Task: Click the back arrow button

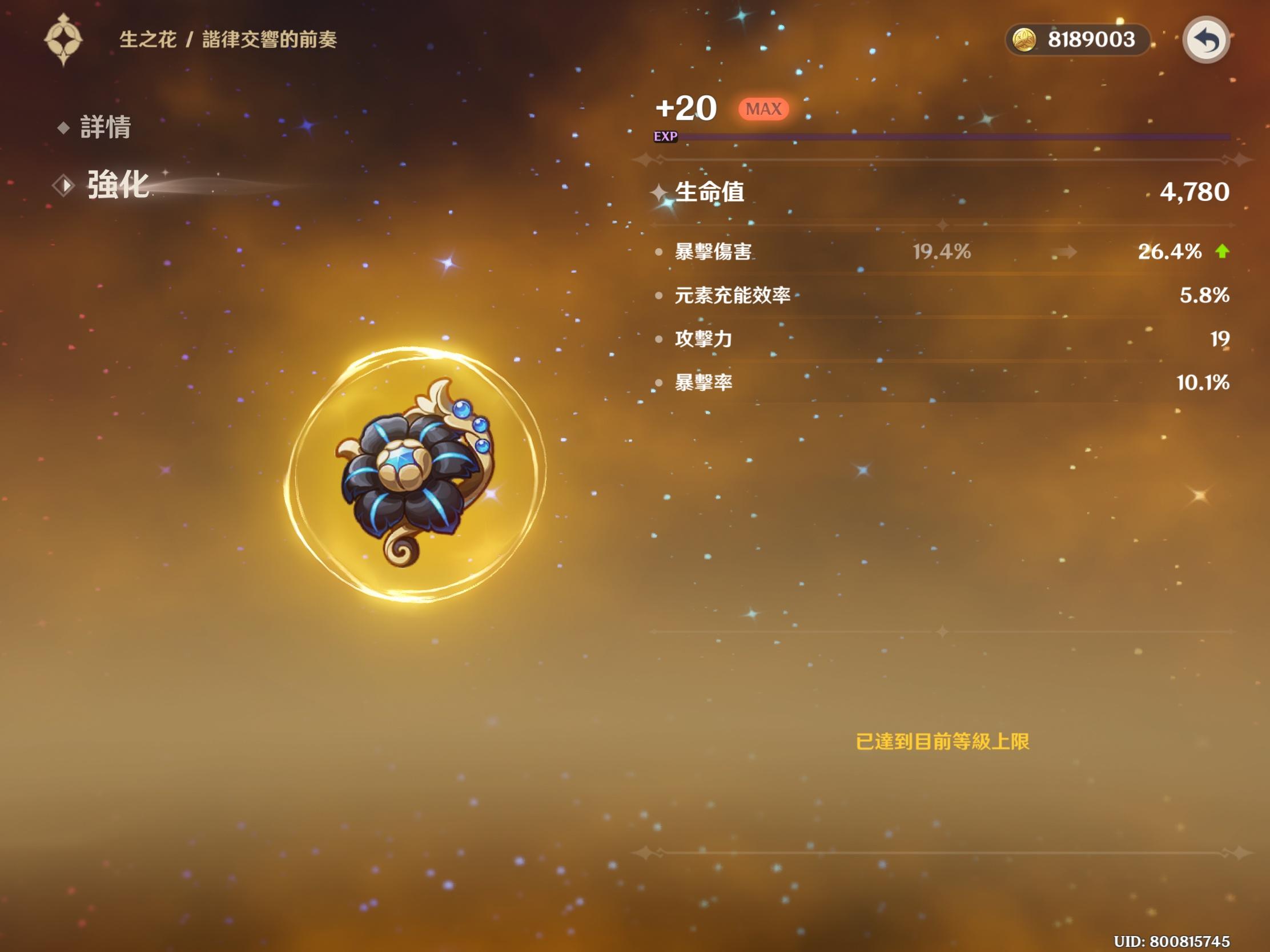Action: 1205,40
